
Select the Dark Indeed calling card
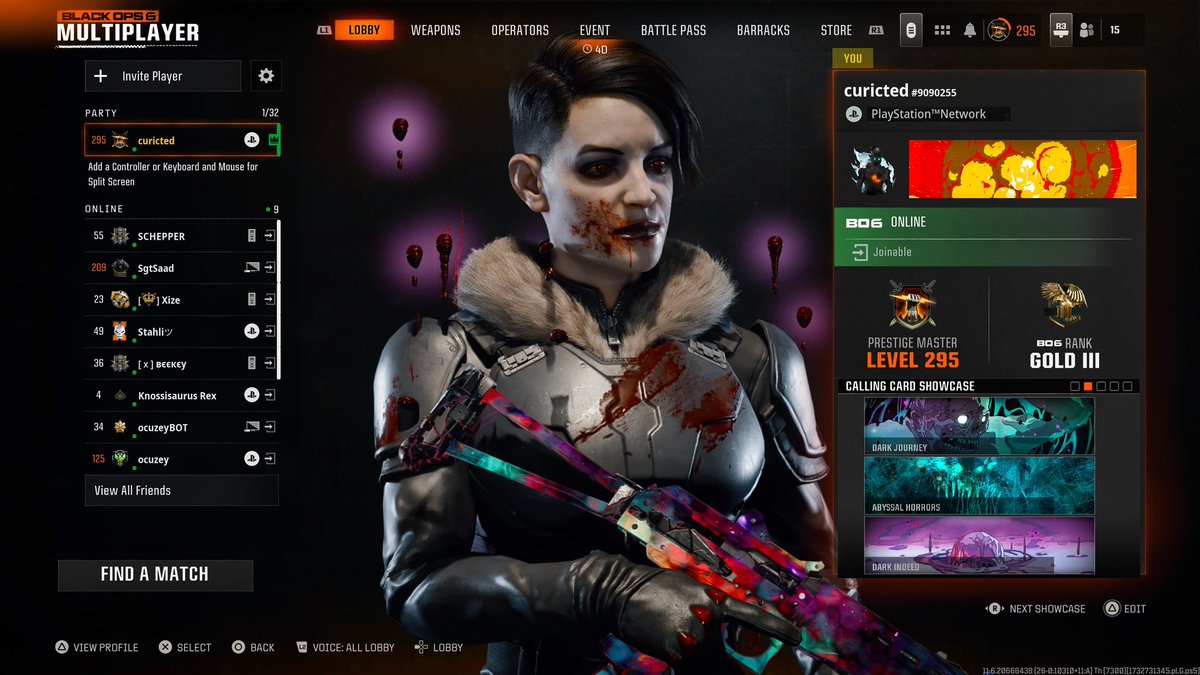(x=979, y=545)
